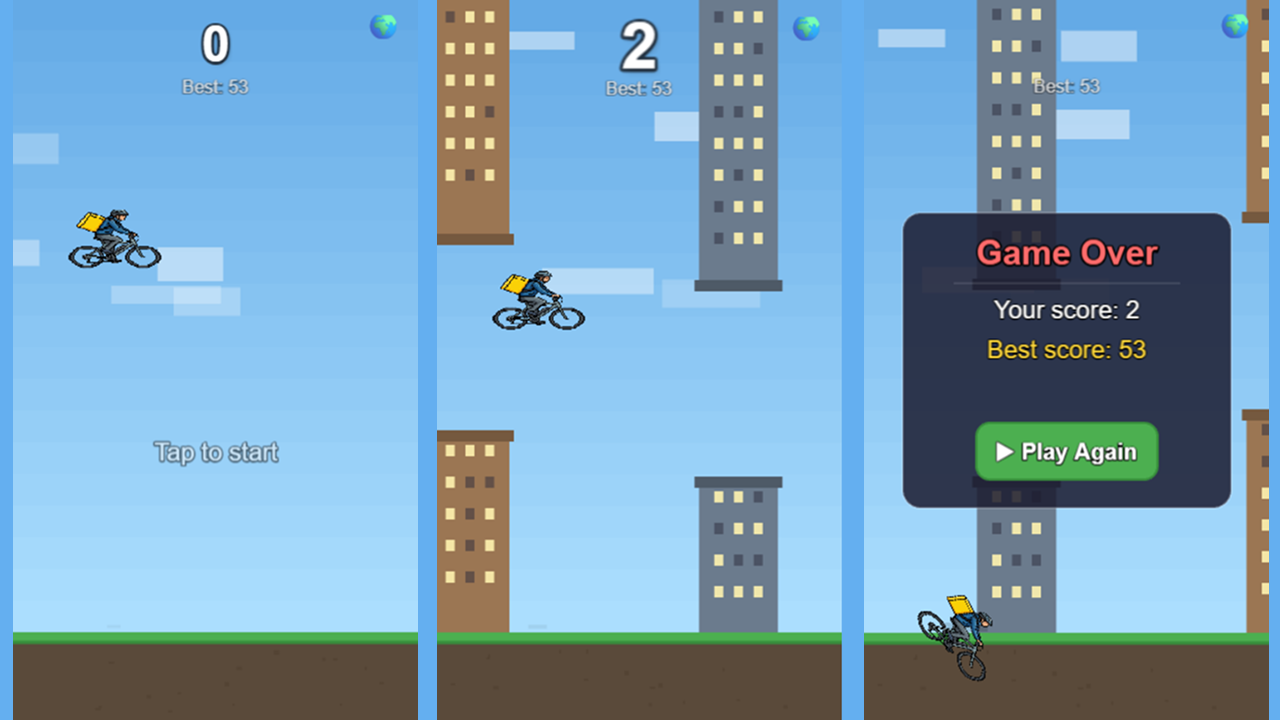The width and height of the screenshot is (1280, 720).
Task: Select the cyclist flying between the towers
Action: (538, 300)
